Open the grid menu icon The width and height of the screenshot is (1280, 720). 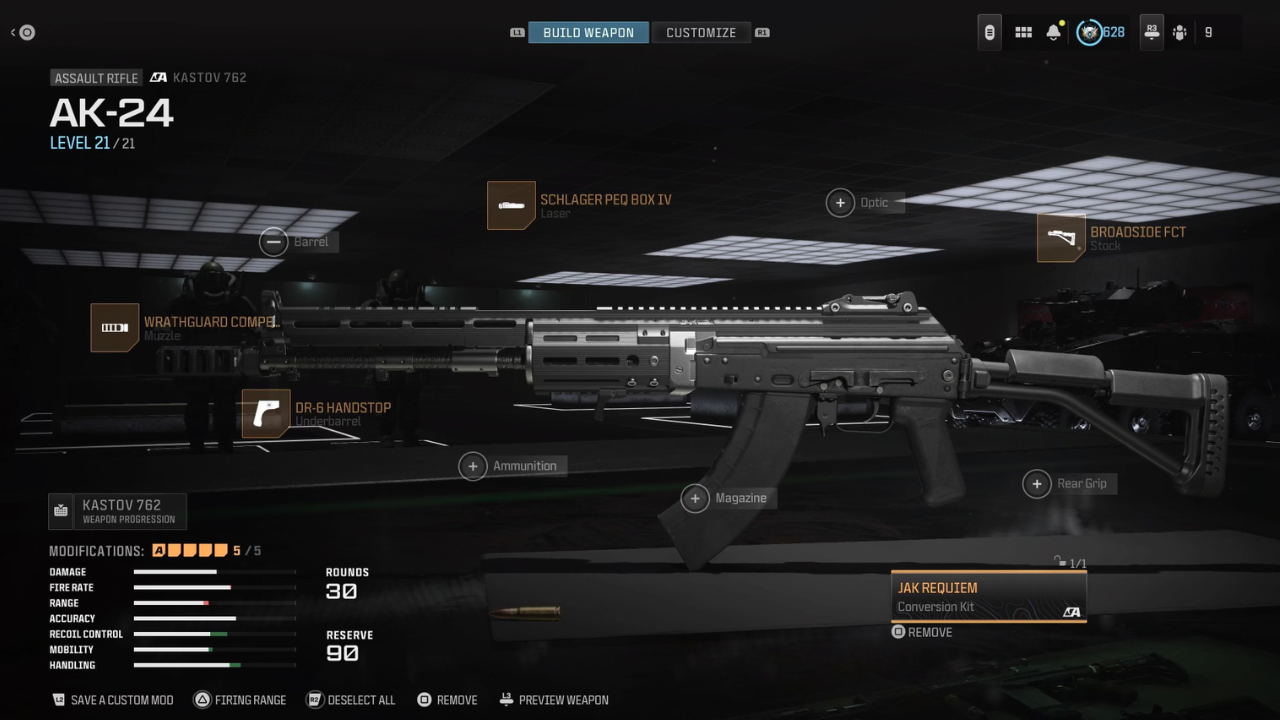point(1023,33)
